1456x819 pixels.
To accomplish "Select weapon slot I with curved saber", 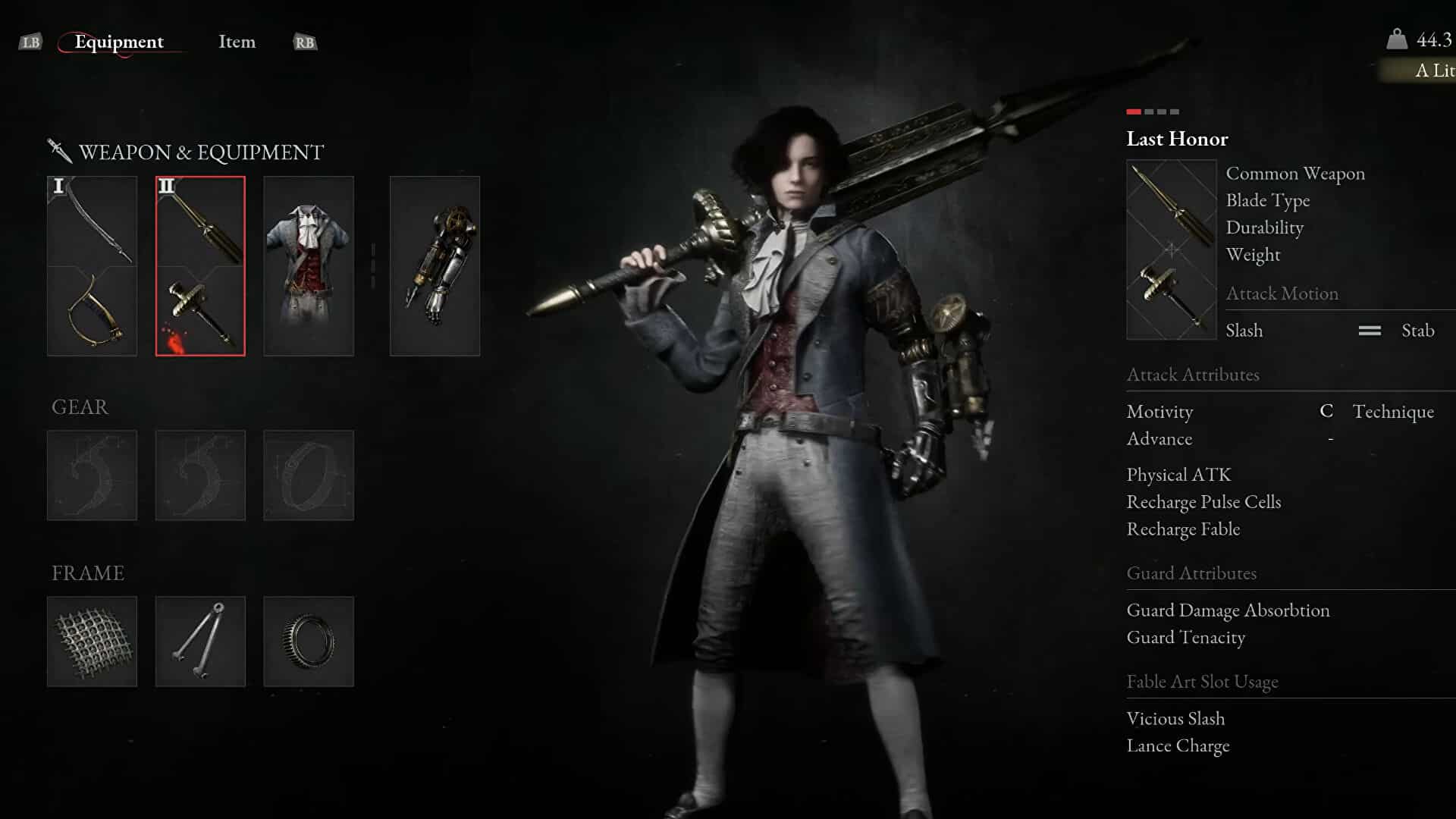I will [92, 265].
